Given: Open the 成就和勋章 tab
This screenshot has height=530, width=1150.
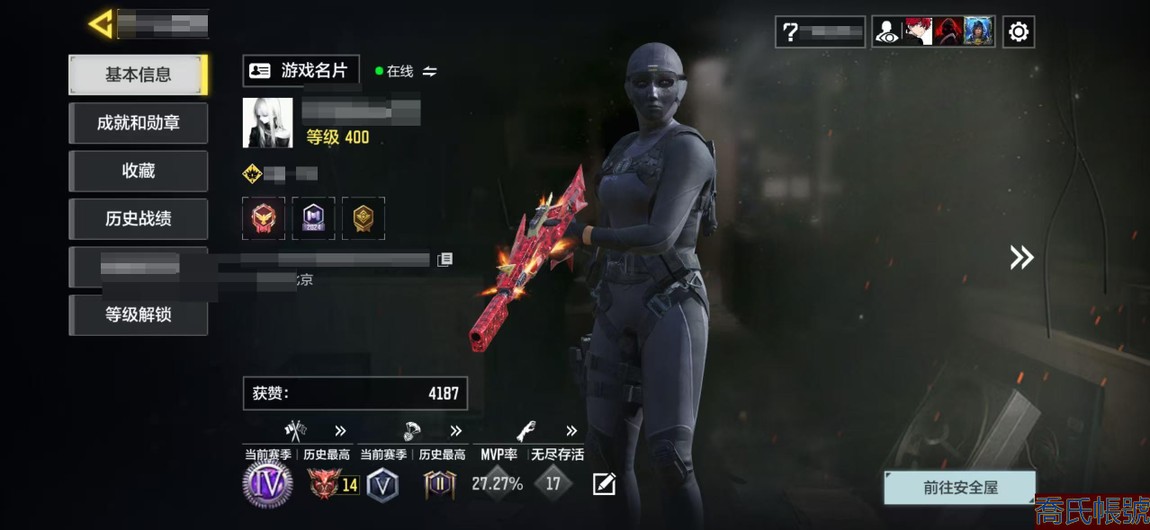Looking at the screenshot, I should point(137,123).
